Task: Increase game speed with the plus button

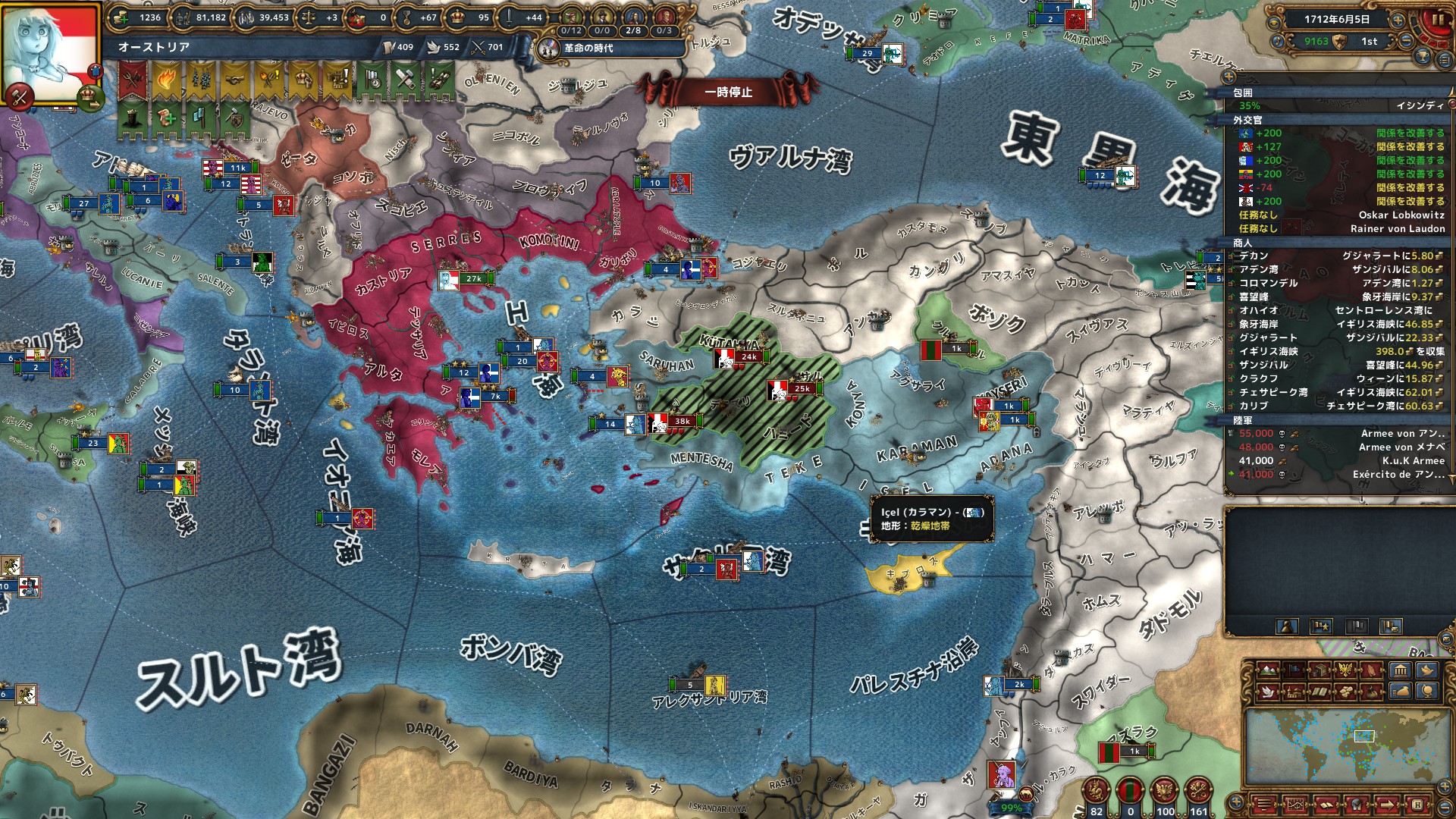Action: [1398, 20]
